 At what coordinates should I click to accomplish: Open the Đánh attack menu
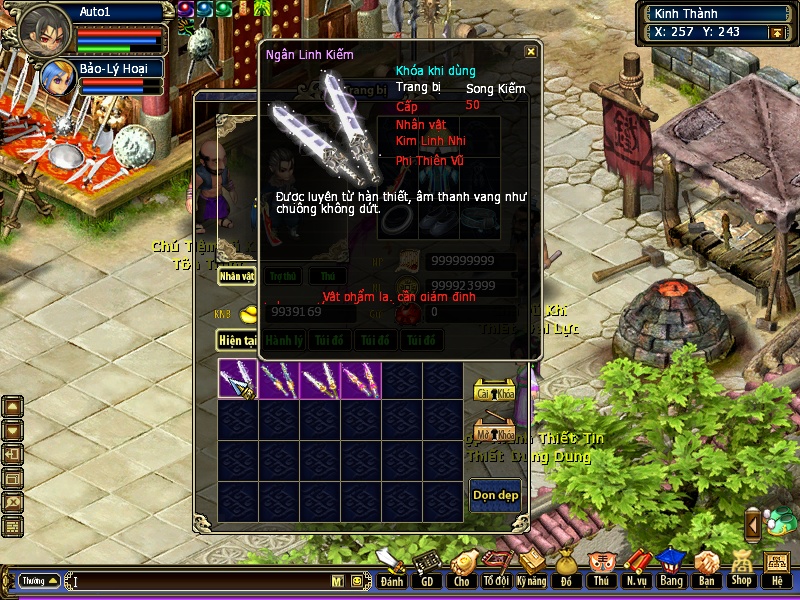(392, 567)
